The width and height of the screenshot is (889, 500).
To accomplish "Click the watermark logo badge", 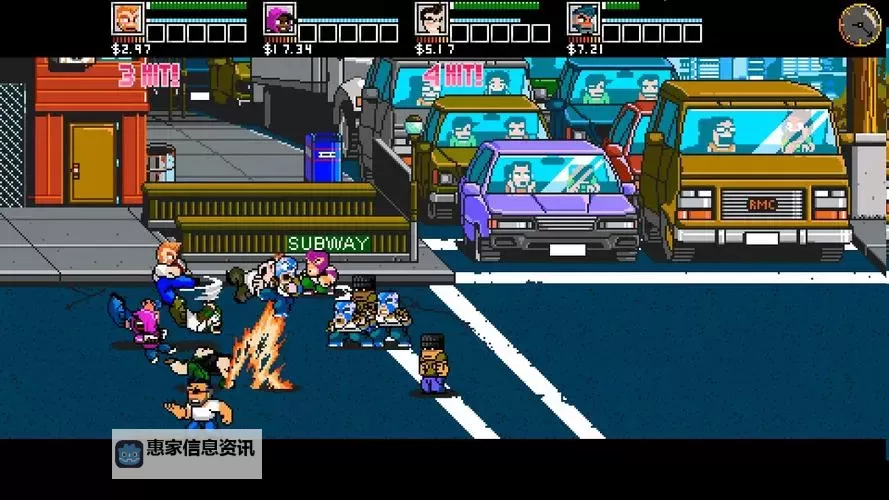I will [130, 453].
